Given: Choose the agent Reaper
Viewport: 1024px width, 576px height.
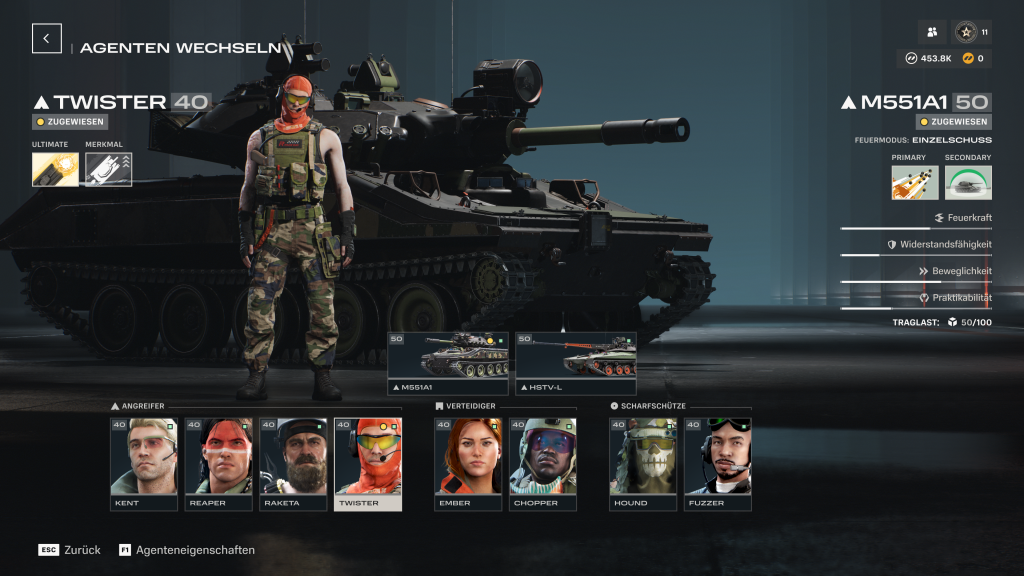Looking at the screenshot, I should coord(218,464).
